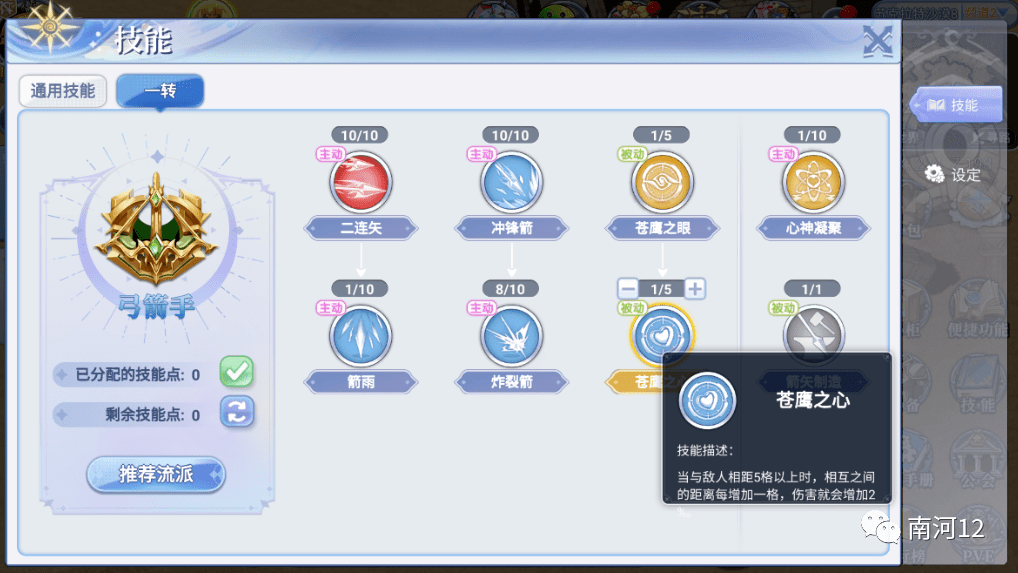Confirm allocated skill points with green checkmark
This screenshot has width=1018, height=573.
237,371
